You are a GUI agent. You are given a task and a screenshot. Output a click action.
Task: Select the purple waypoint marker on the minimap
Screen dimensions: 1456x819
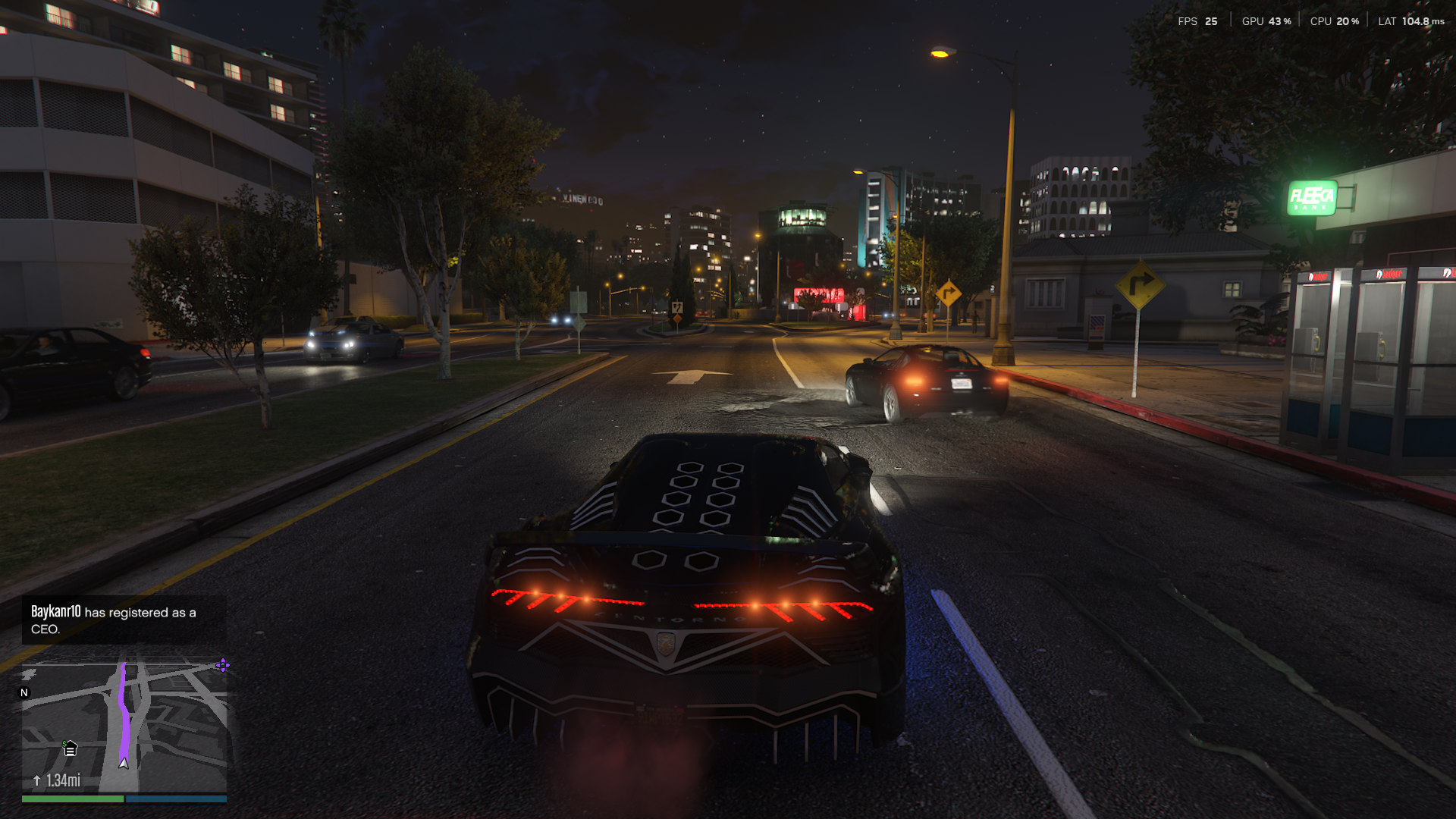pyautogui.click(x=222, y=665)
